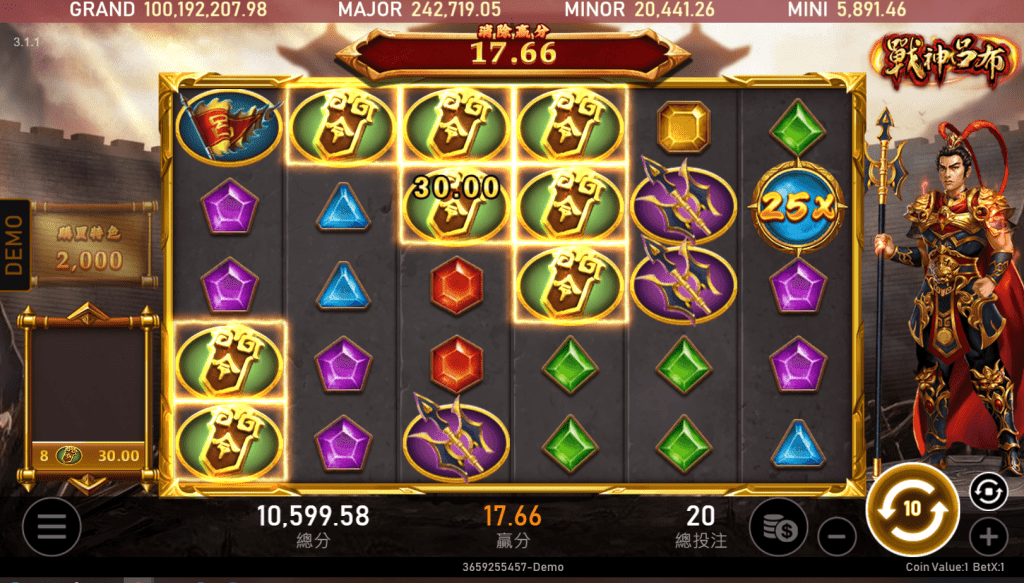Decrease the bet with the minus button
Screen dimensions: 1024x583
837,537
